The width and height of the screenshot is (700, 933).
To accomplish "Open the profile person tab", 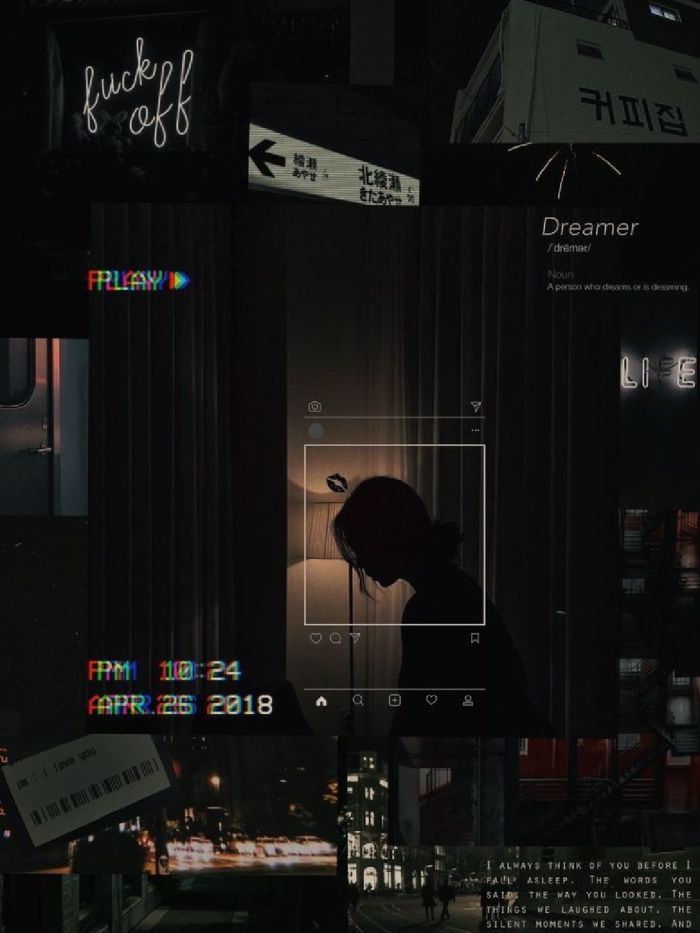I will pyautogui.click(x=468, y=700).
